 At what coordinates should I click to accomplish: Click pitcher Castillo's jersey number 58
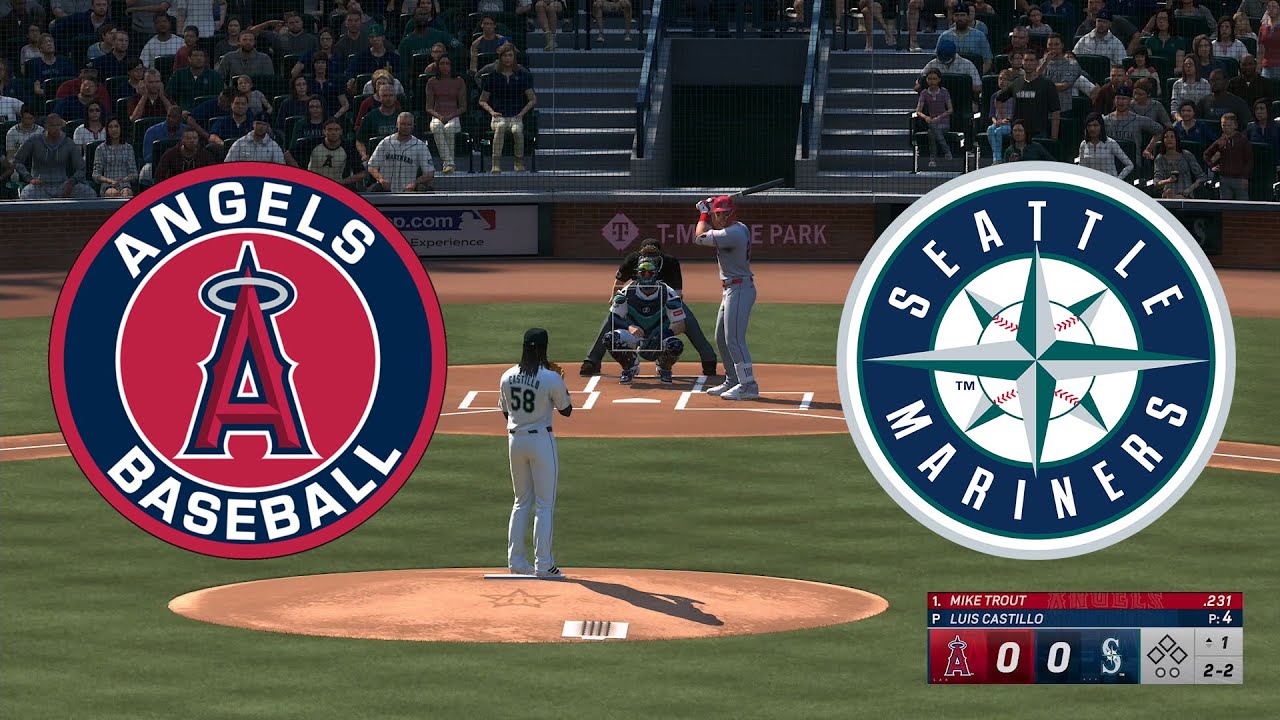tap(524, 397)
